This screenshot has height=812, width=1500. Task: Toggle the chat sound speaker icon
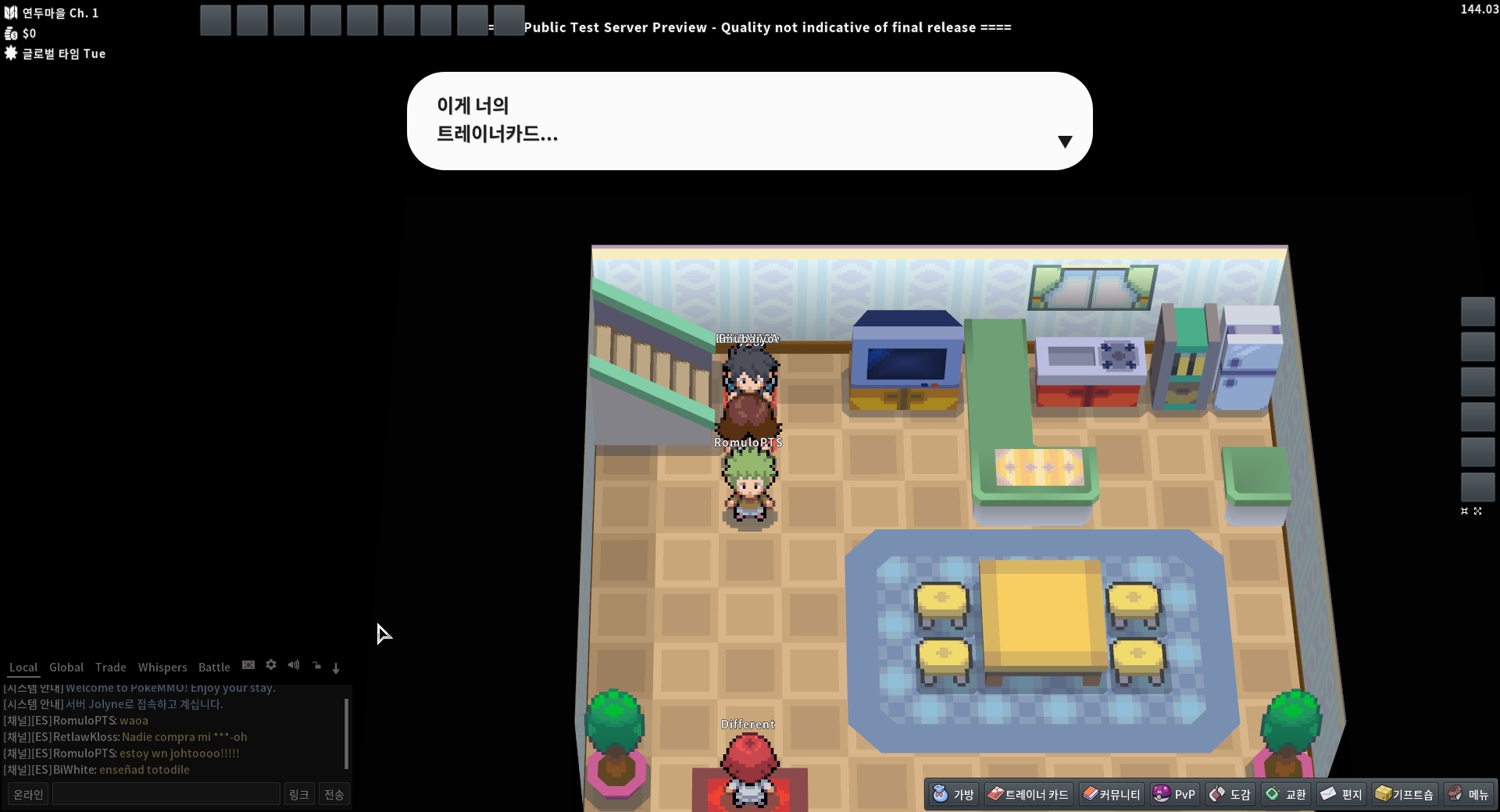tap(294, 665)
